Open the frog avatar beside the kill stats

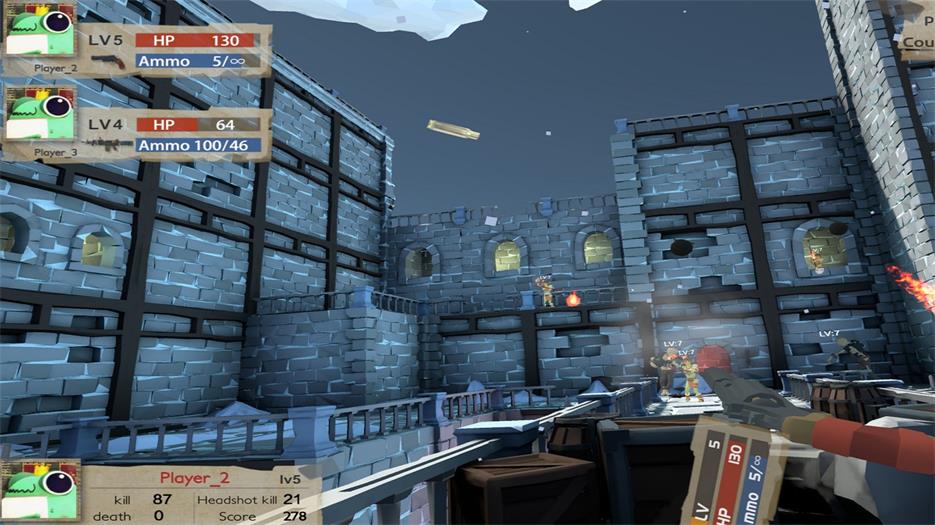click(x=40, y=491)
